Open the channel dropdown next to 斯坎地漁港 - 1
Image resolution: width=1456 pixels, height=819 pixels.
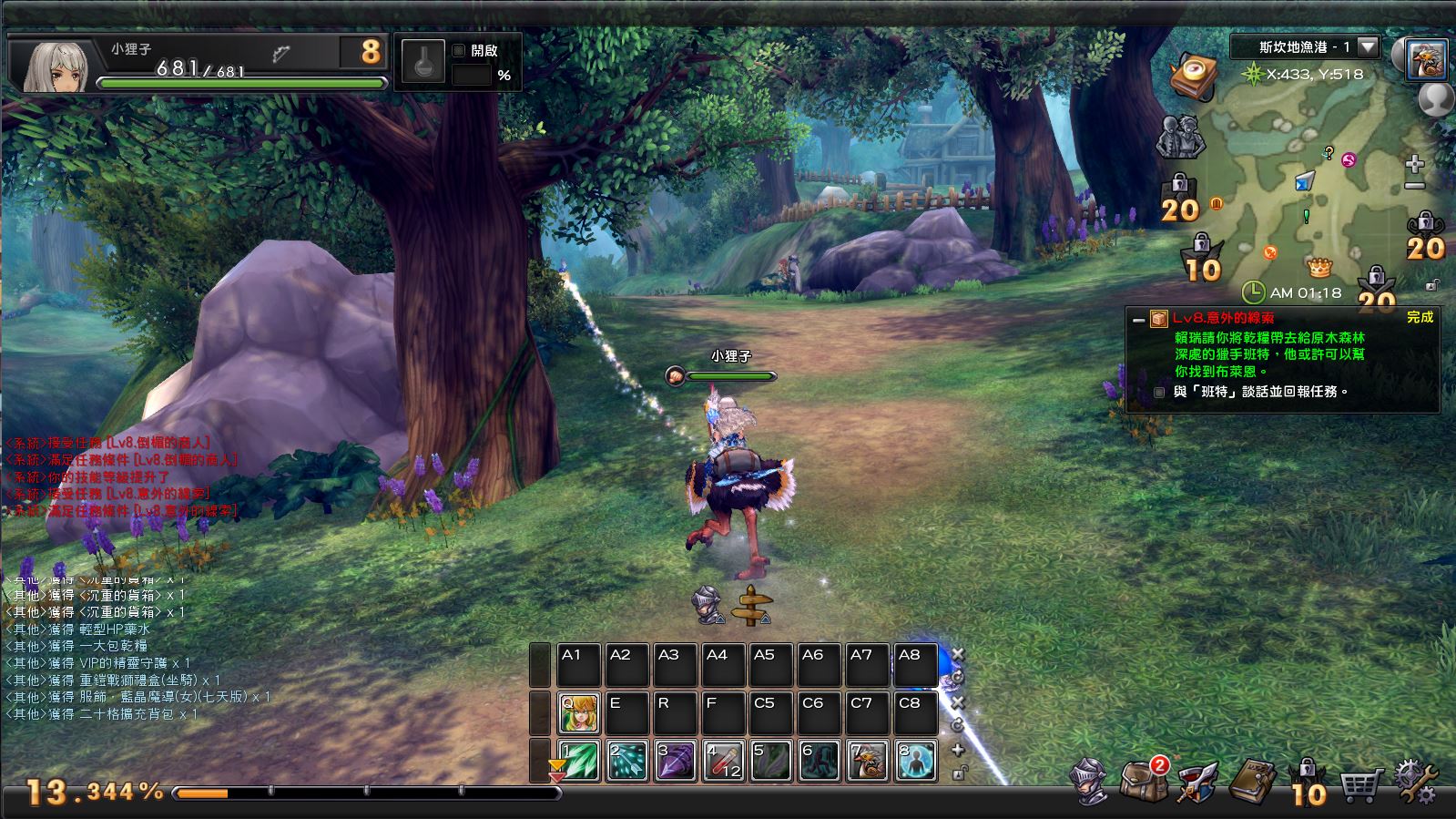tap(1368, 46)
